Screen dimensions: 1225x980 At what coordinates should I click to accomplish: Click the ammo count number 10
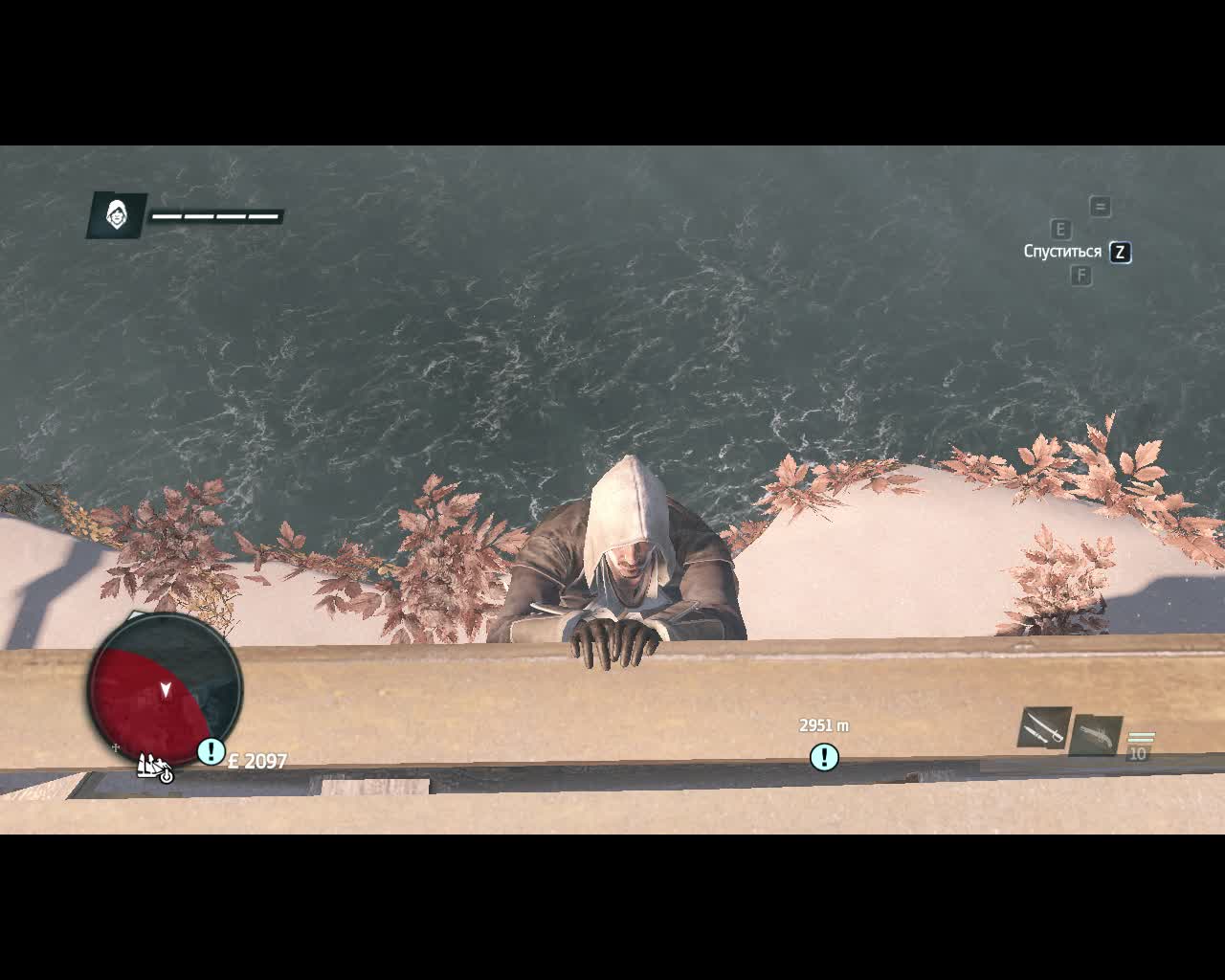1139,754
